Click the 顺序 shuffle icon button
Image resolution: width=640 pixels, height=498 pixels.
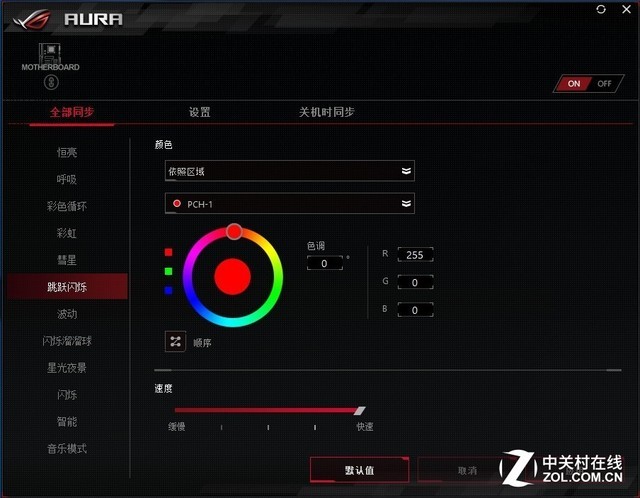(x=176, y=341)
